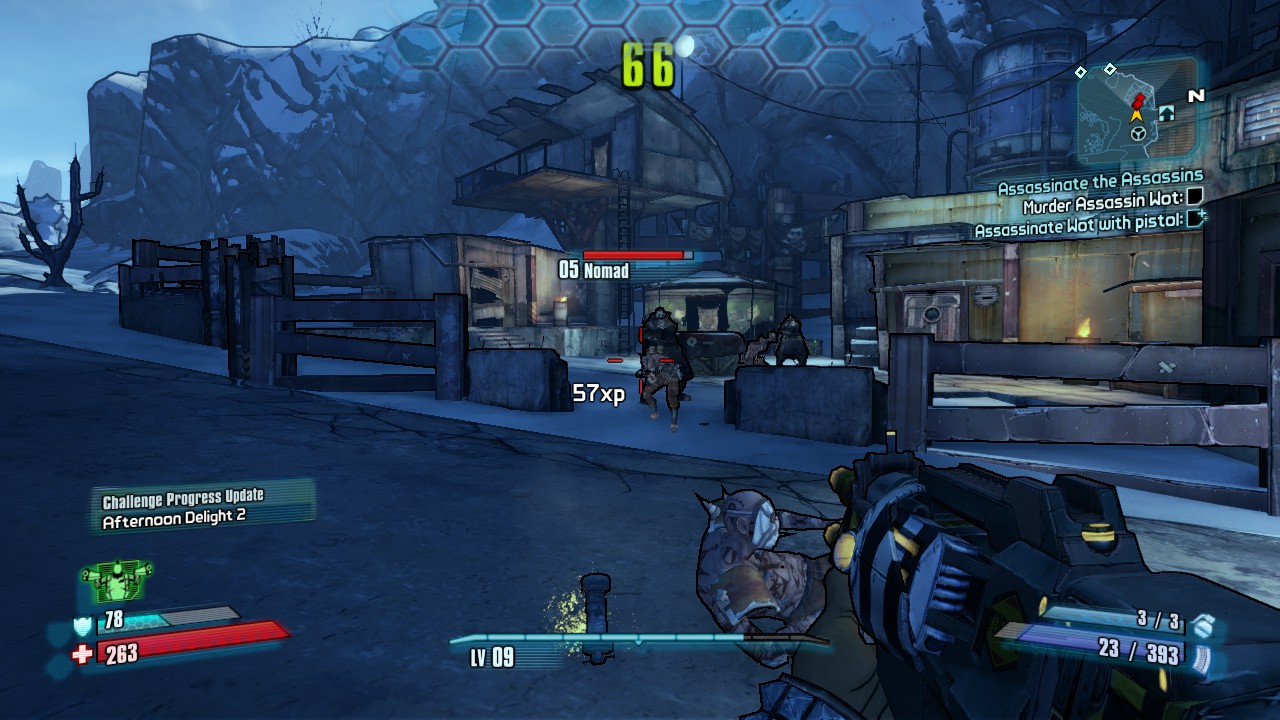Click the N compass letter on the minimap
Viewport: 1280px width, 720px height.
1196,94
